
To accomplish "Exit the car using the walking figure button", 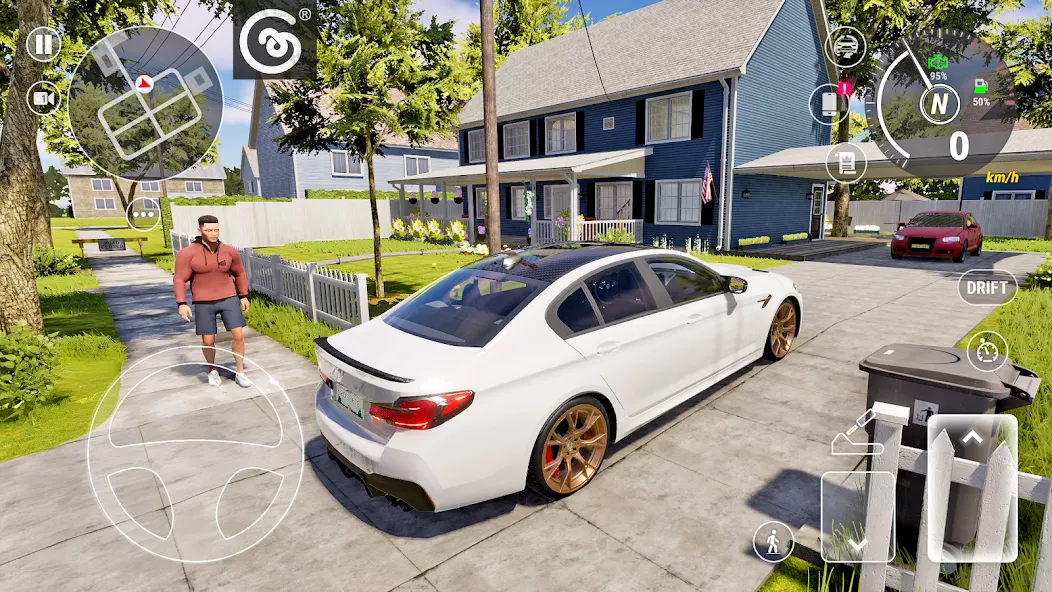I will pos(773,541).
